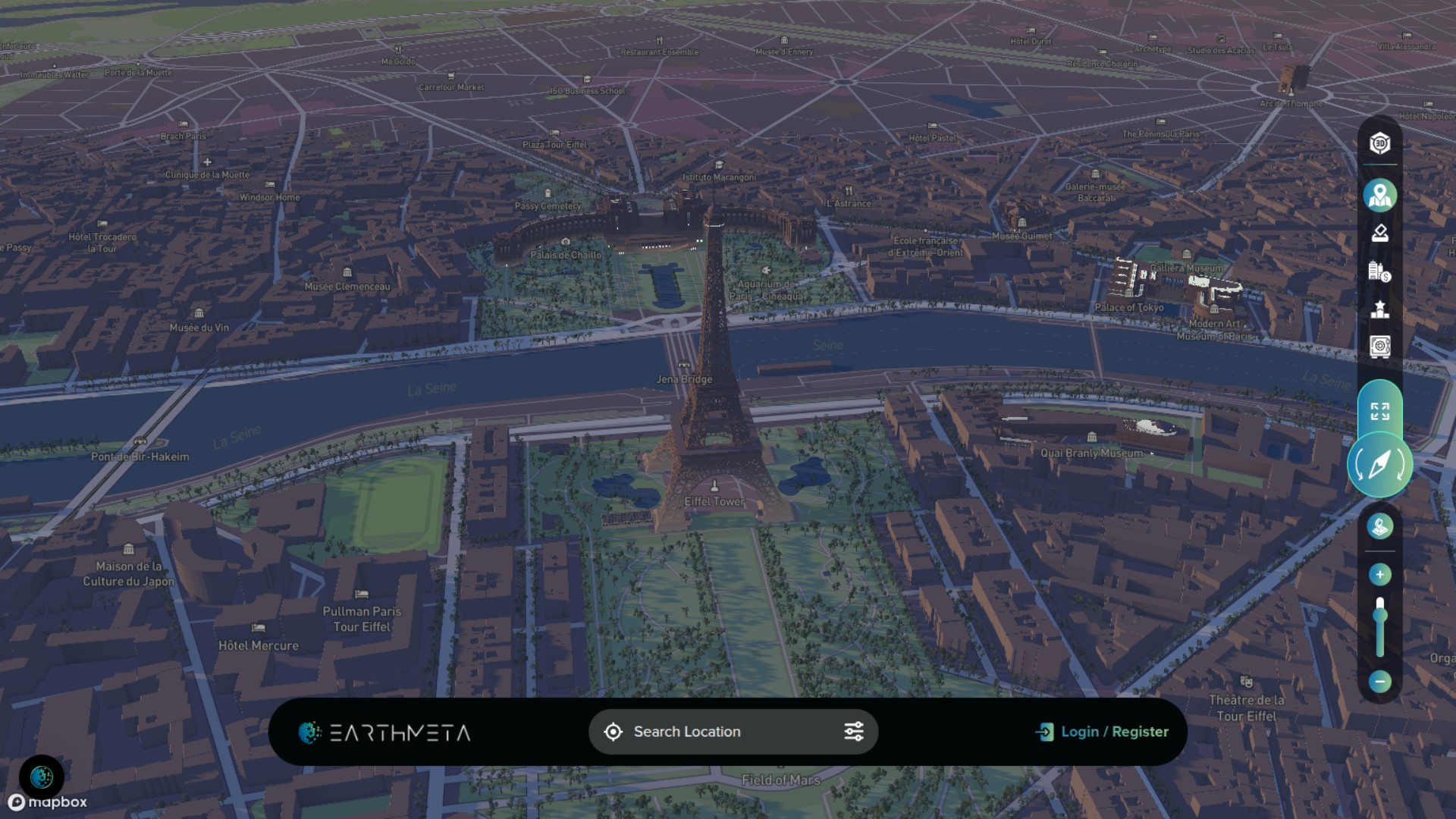This screenshot has width=1456, height=819.
Task: Toggle the 3D view mode
Action: coord(1380,143)
